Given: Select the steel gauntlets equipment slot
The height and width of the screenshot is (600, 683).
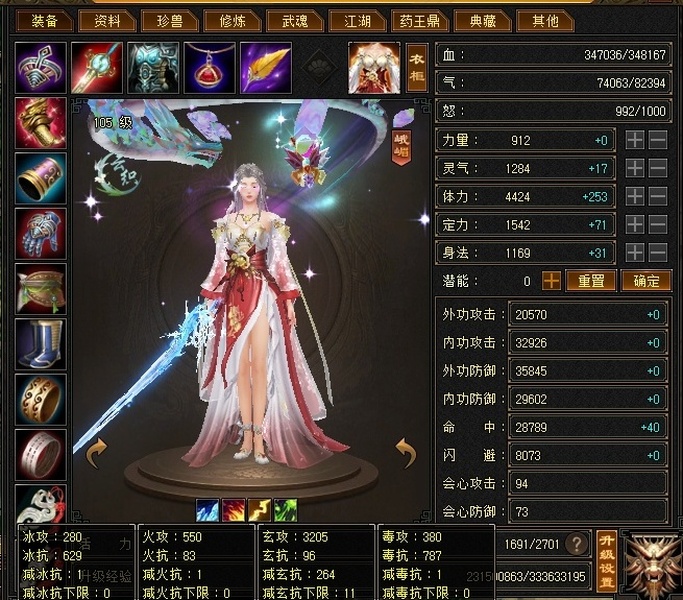Looking at the screenshot, I should pos(41,233).
